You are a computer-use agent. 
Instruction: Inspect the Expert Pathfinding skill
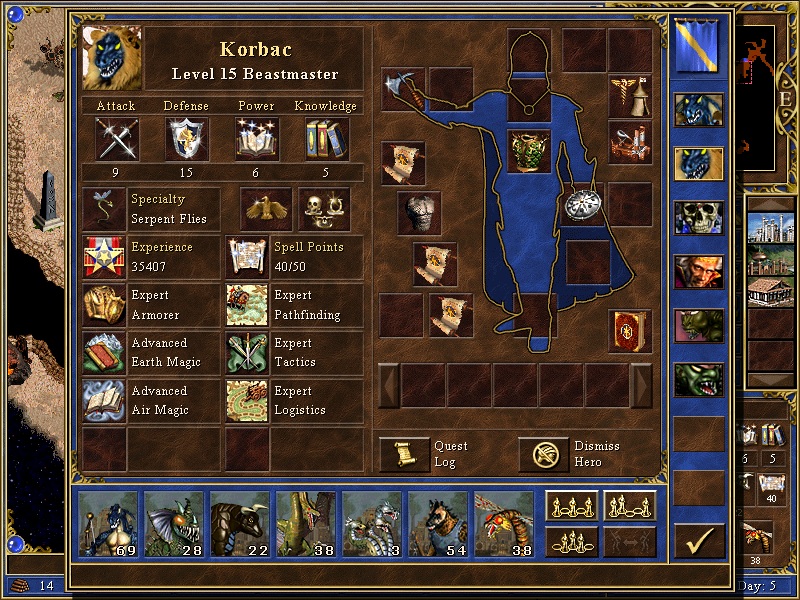click(247, 305)
